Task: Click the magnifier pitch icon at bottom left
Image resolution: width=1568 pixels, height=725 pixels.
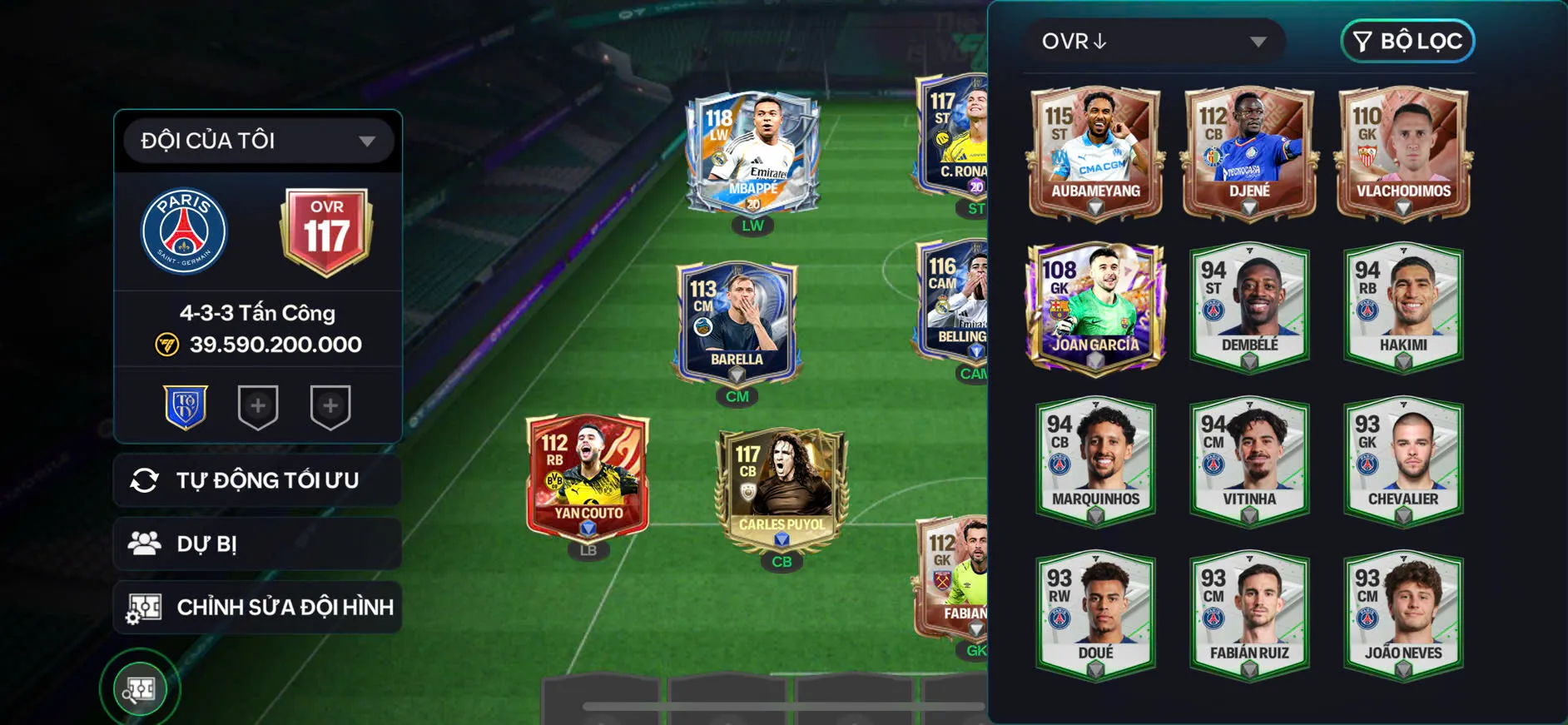Action: click(140, 688)
